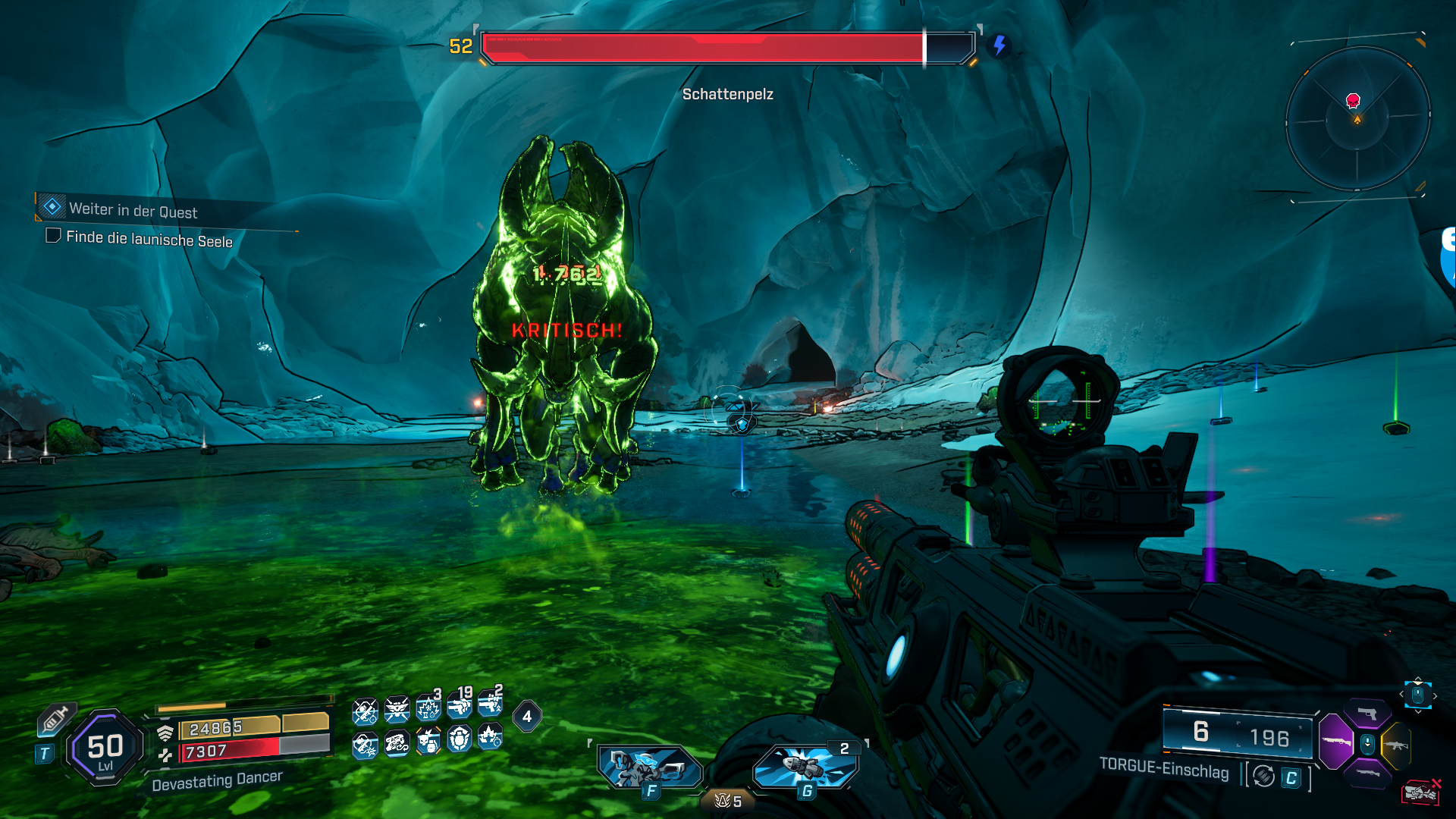This screenshot has width=1456, height=819.
Task: Open the 'Weiter in der Quest' tracker
Action: pyautogui.click(x=133, y=210)
